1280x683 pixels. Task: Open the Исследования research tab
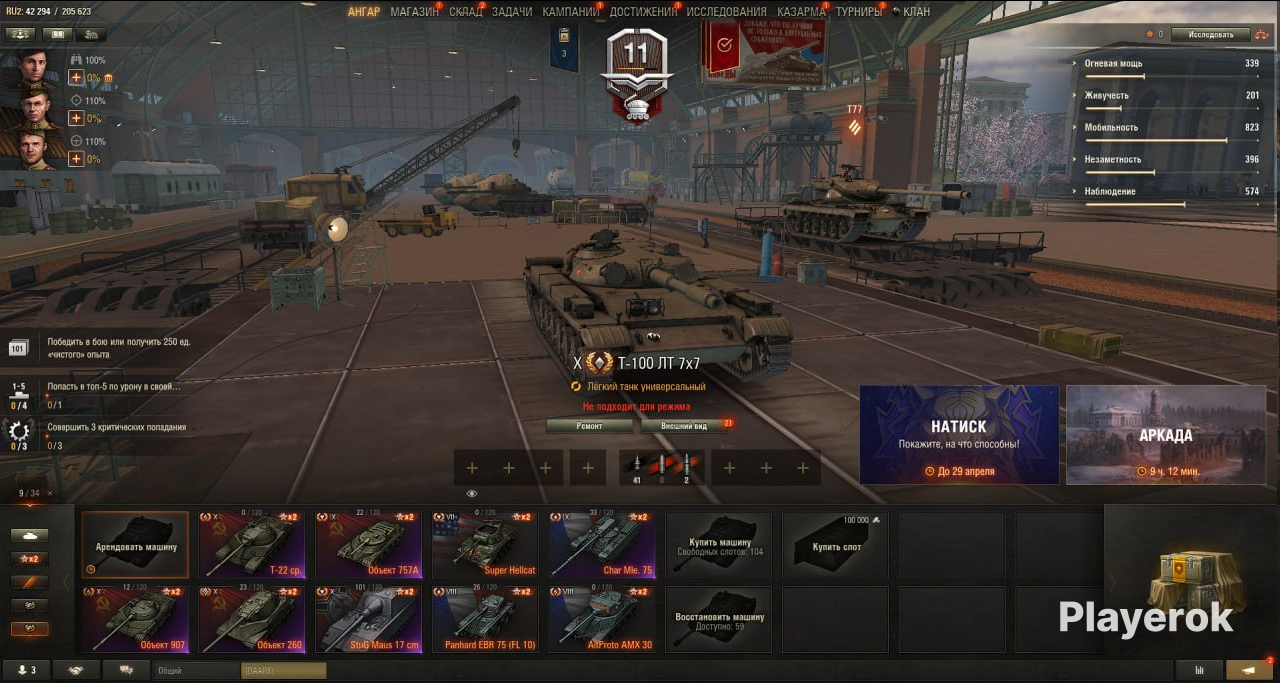pos(726,12)
